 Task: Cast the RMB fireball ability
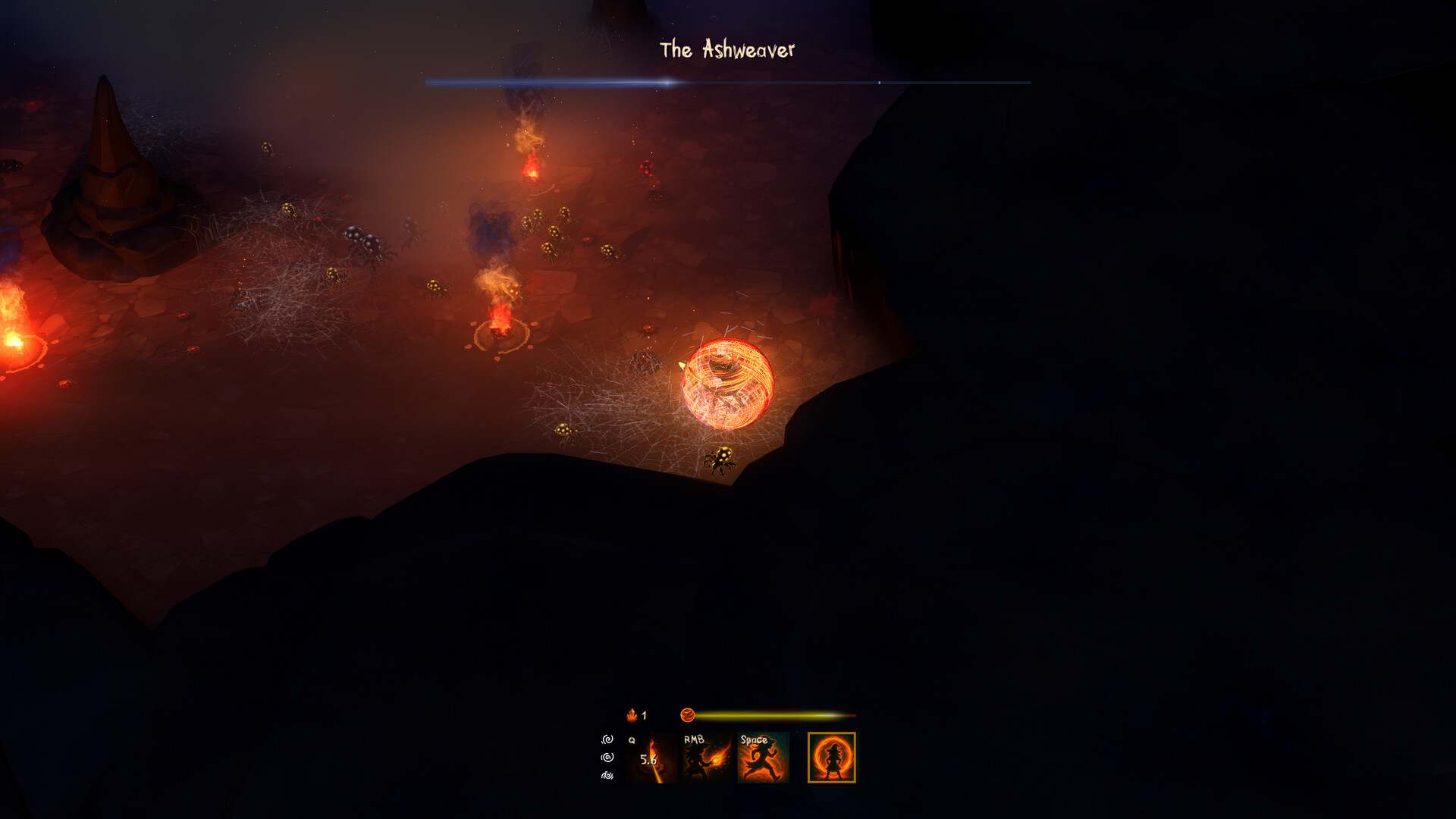[x=707, y=758]
